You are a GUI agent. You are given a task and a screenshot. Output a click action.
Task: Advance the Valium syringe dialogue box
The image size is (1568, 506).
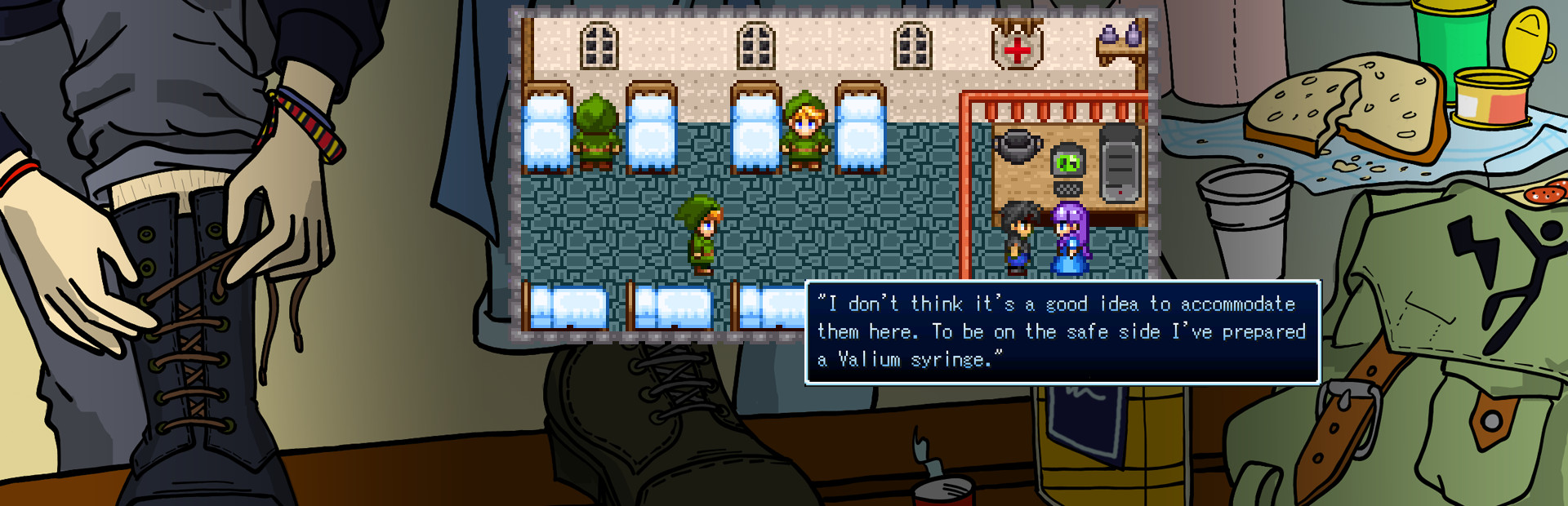(1062, 331)
